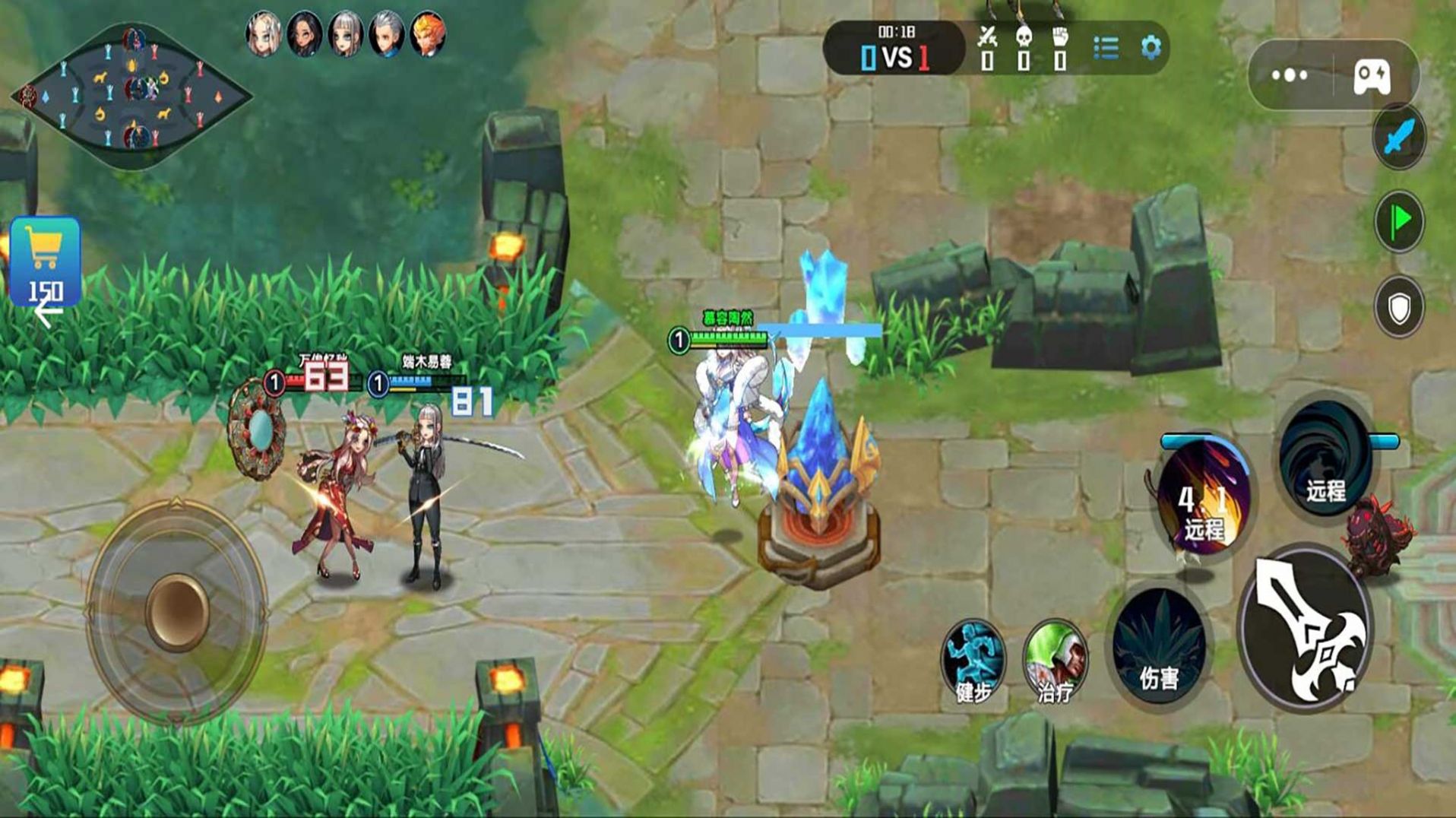Viewport: 1456px width, 818px height.
Task: Select the dark-haired hero portrait
Action: coord(304,34)
